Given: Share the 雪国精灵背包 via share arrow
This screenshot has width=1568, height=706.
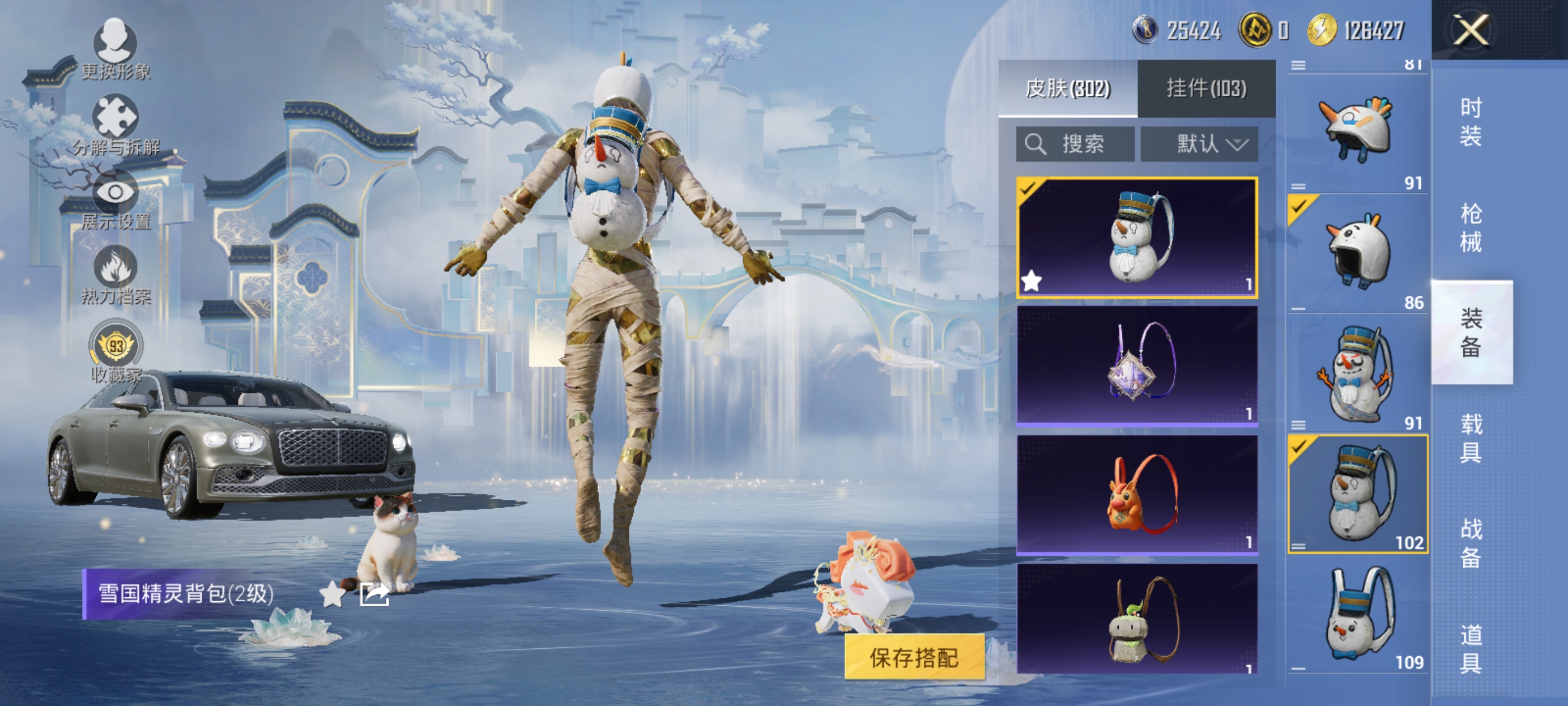Looking at the screenshot, I should (x=374, y=594).
